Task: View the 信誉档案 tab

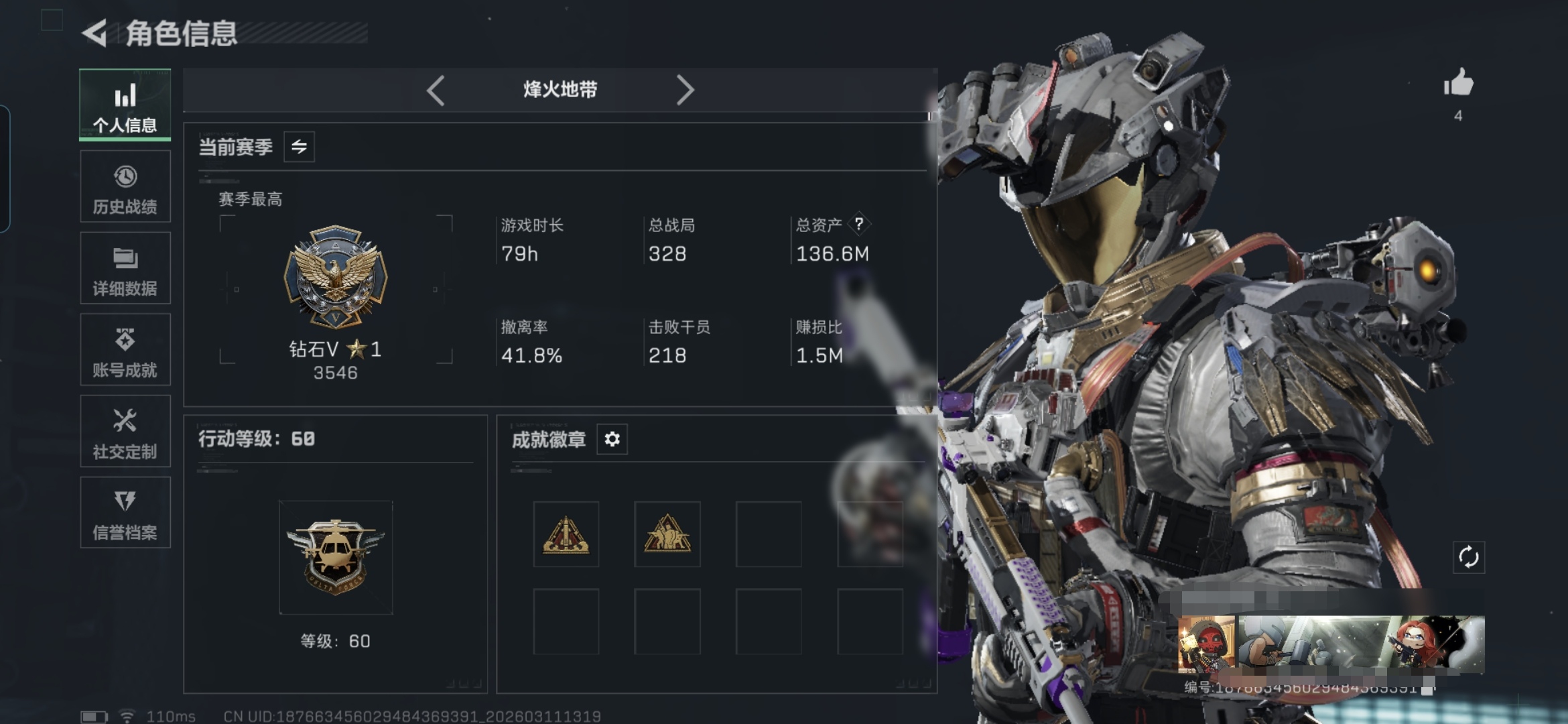Action: pyautogui.click(x=125, y=514)
